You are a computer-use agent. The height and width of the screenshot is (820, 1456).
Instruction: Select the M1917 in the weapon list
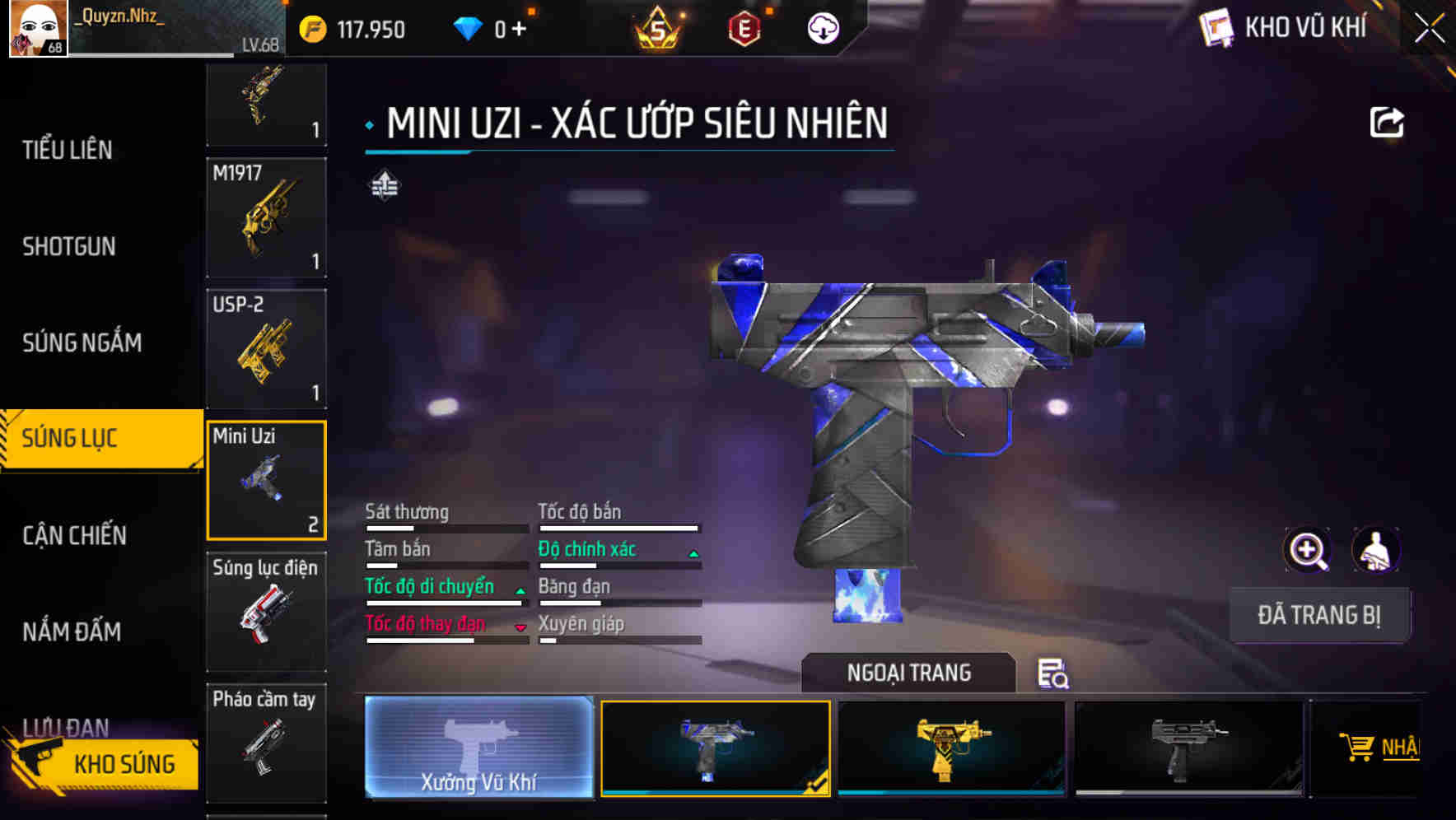(265, 217)
